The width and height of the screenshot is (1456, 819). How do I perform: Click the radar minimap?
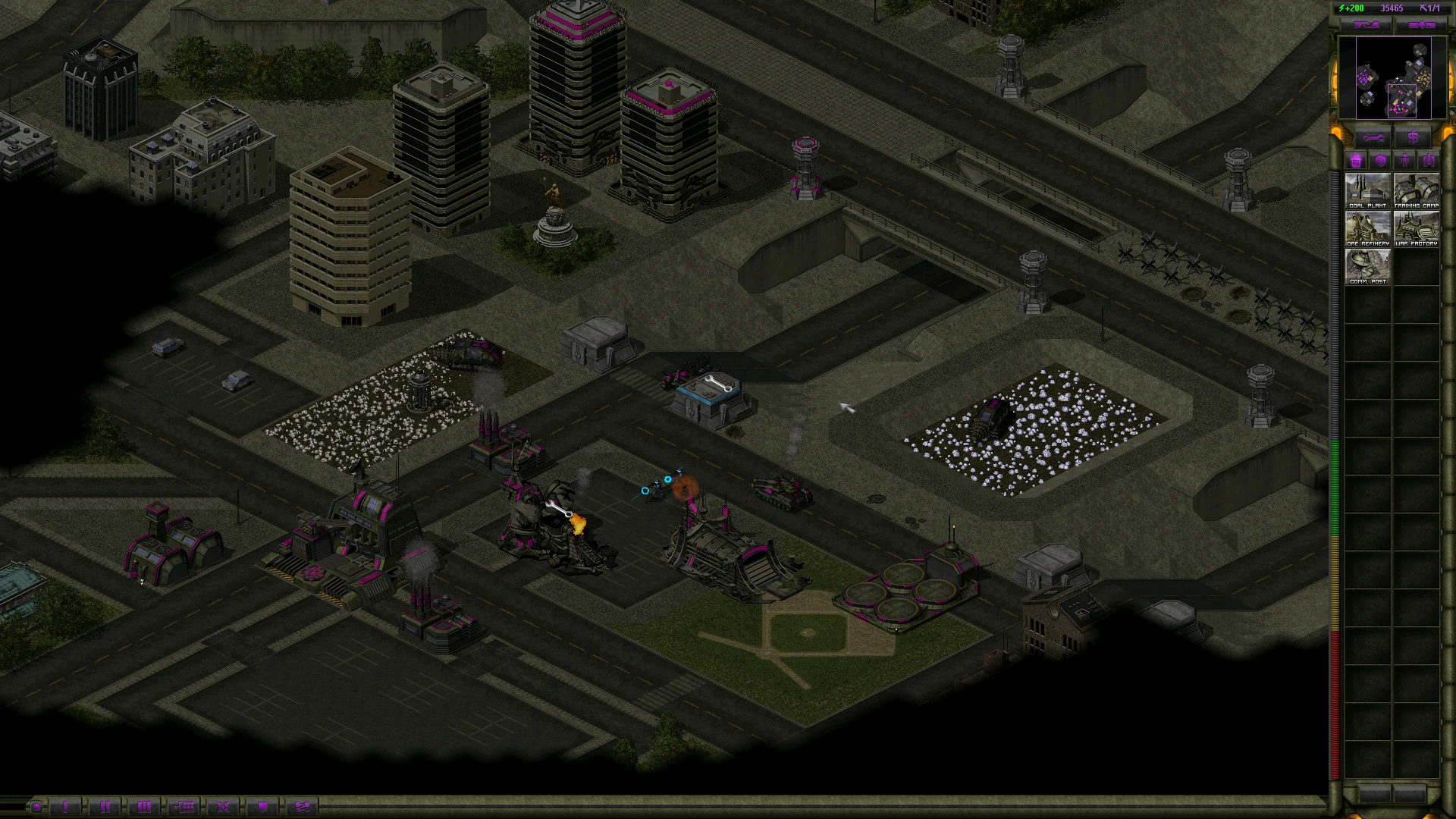[1393, 77]
